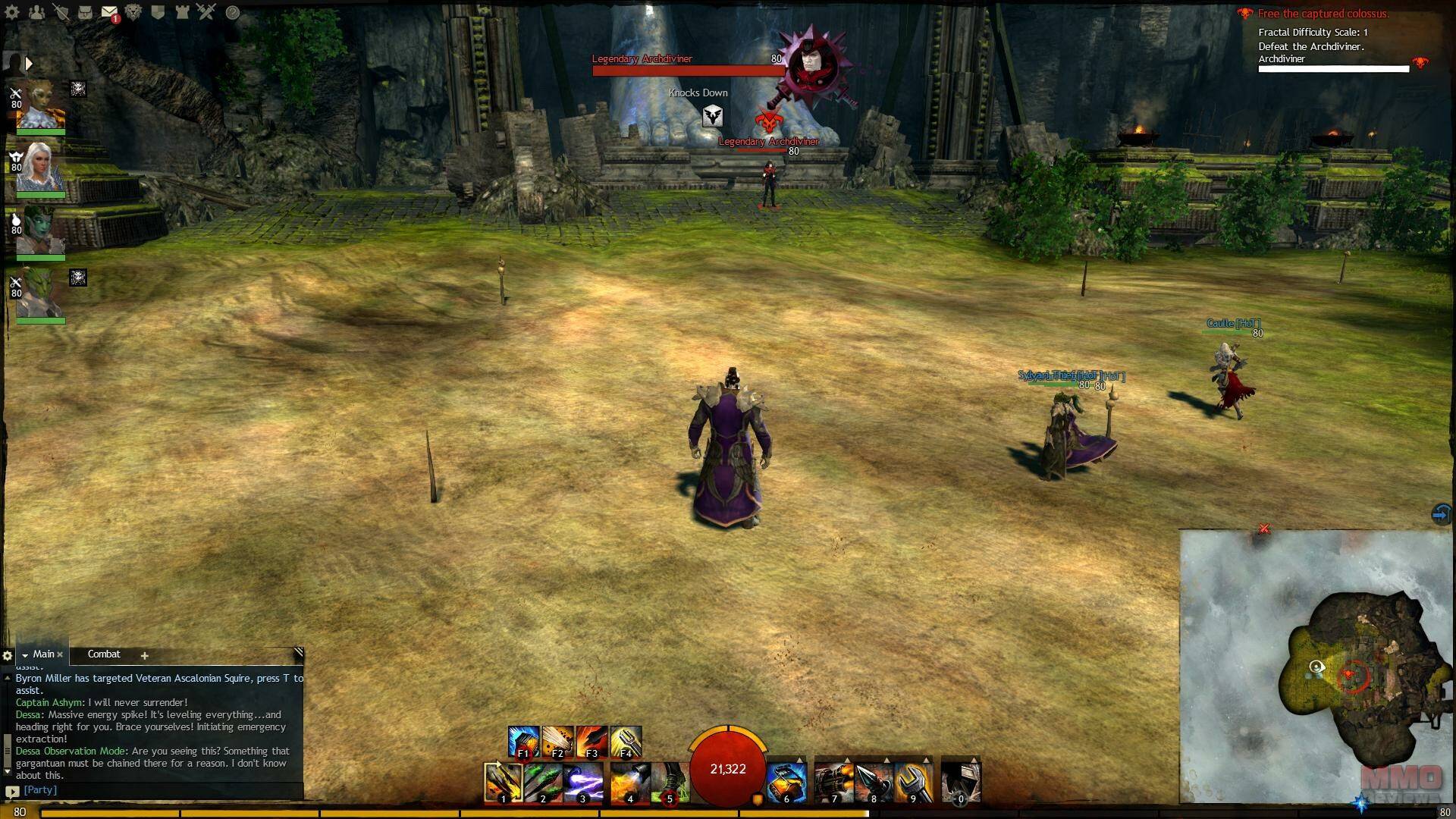Screen dimensions: 1456x819
Task: Fire the flame skill in slot 4
Action: click(629, 782)
